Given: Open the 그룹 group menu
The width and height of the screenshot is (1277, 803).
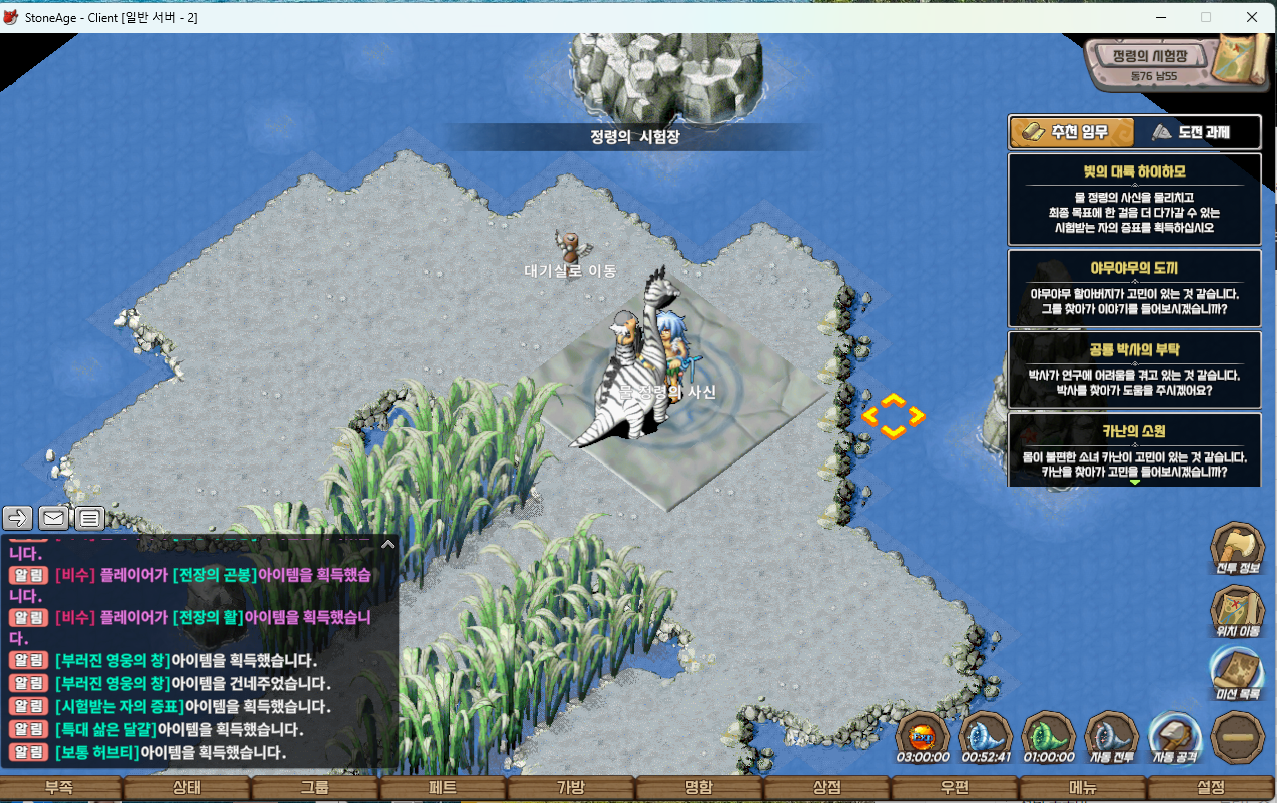Looking at the screenshot, I should 314,788.
